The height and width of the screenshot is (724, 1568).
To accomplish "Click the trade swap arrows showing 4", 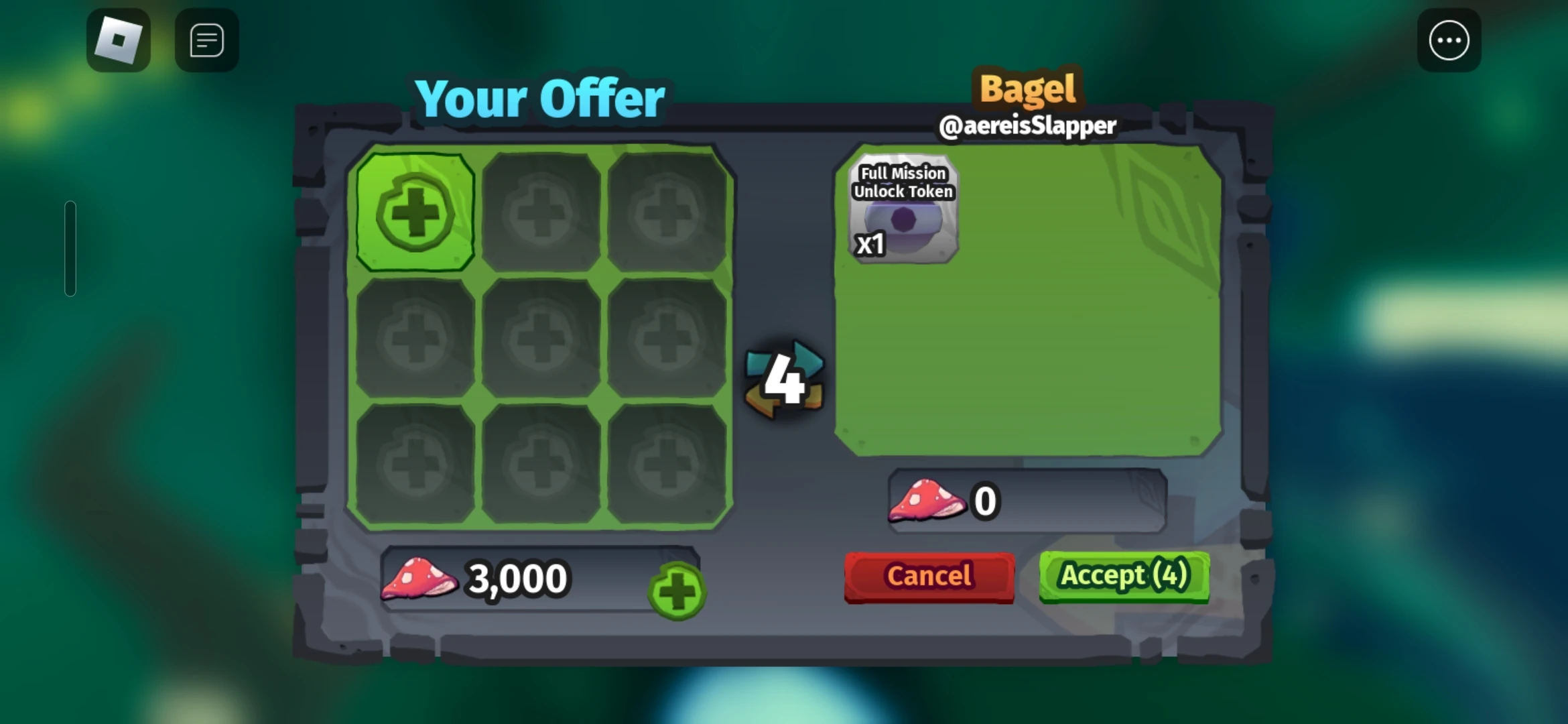I will 783,379.
